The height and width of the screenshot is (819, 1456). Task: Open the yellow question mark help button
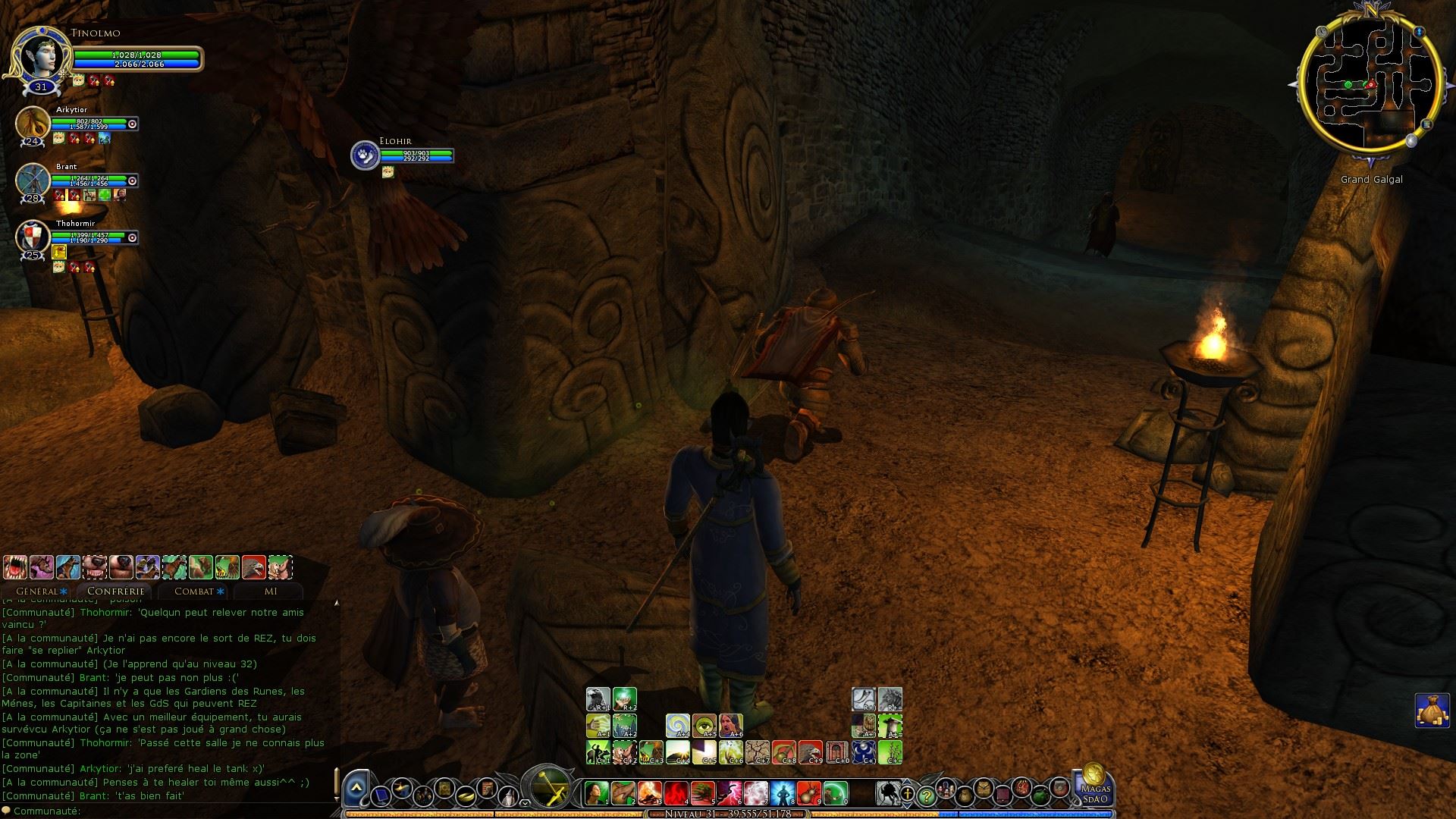point(926,795)
